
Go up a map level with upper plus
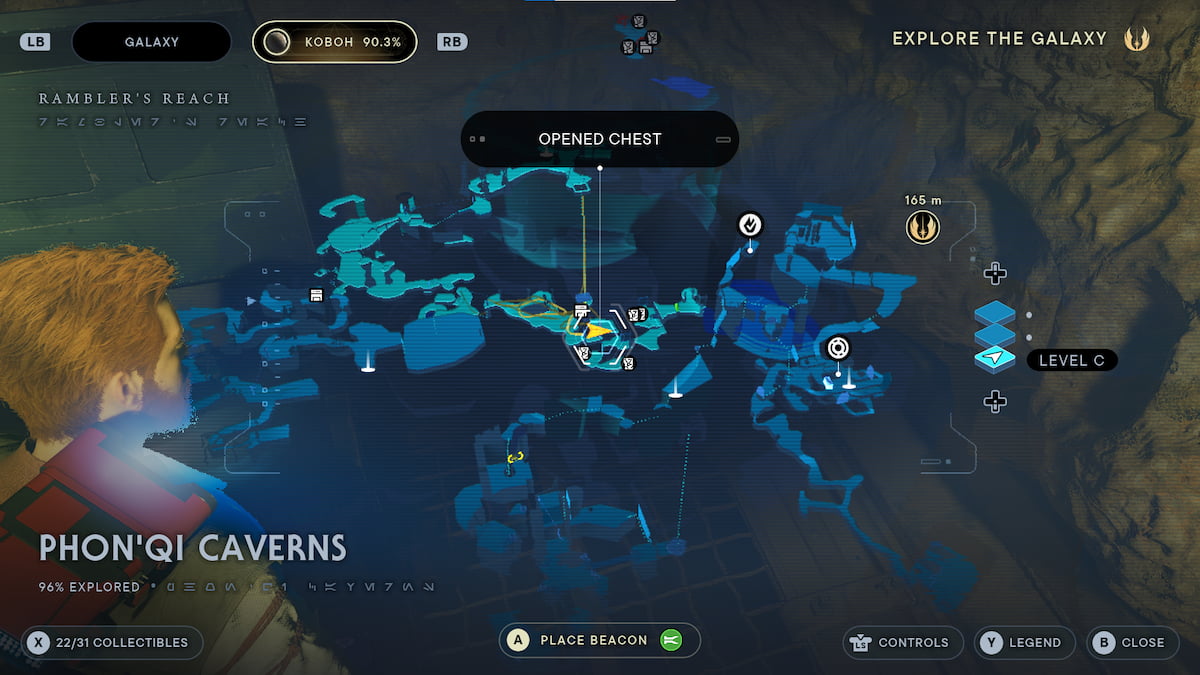(994, 273)
